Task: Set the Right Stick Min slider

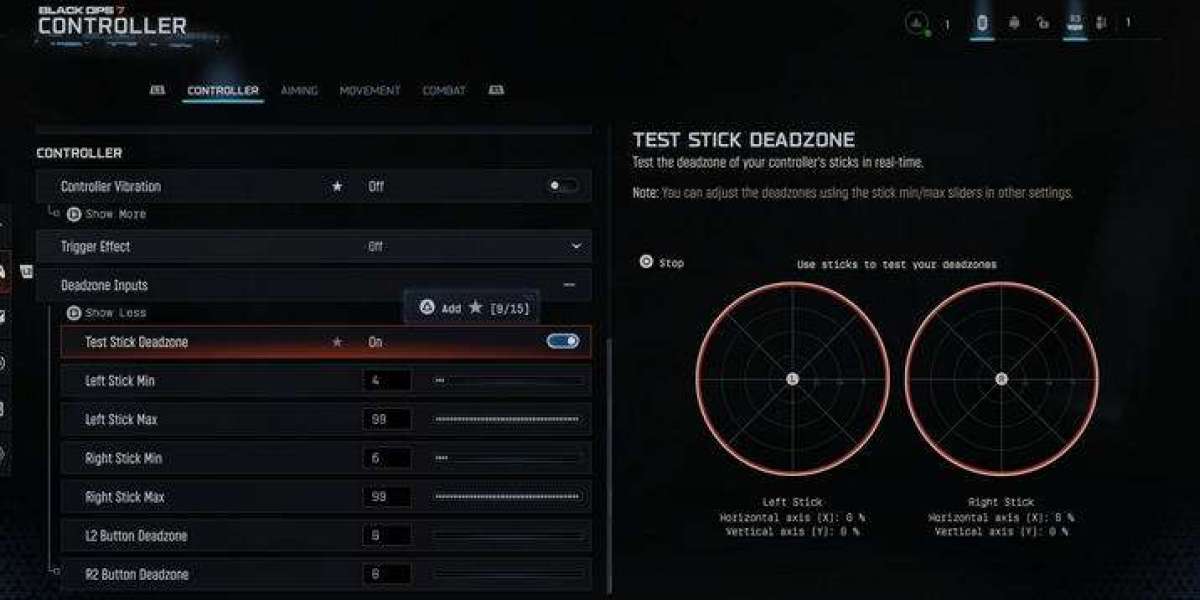Action: coord(508,458)
